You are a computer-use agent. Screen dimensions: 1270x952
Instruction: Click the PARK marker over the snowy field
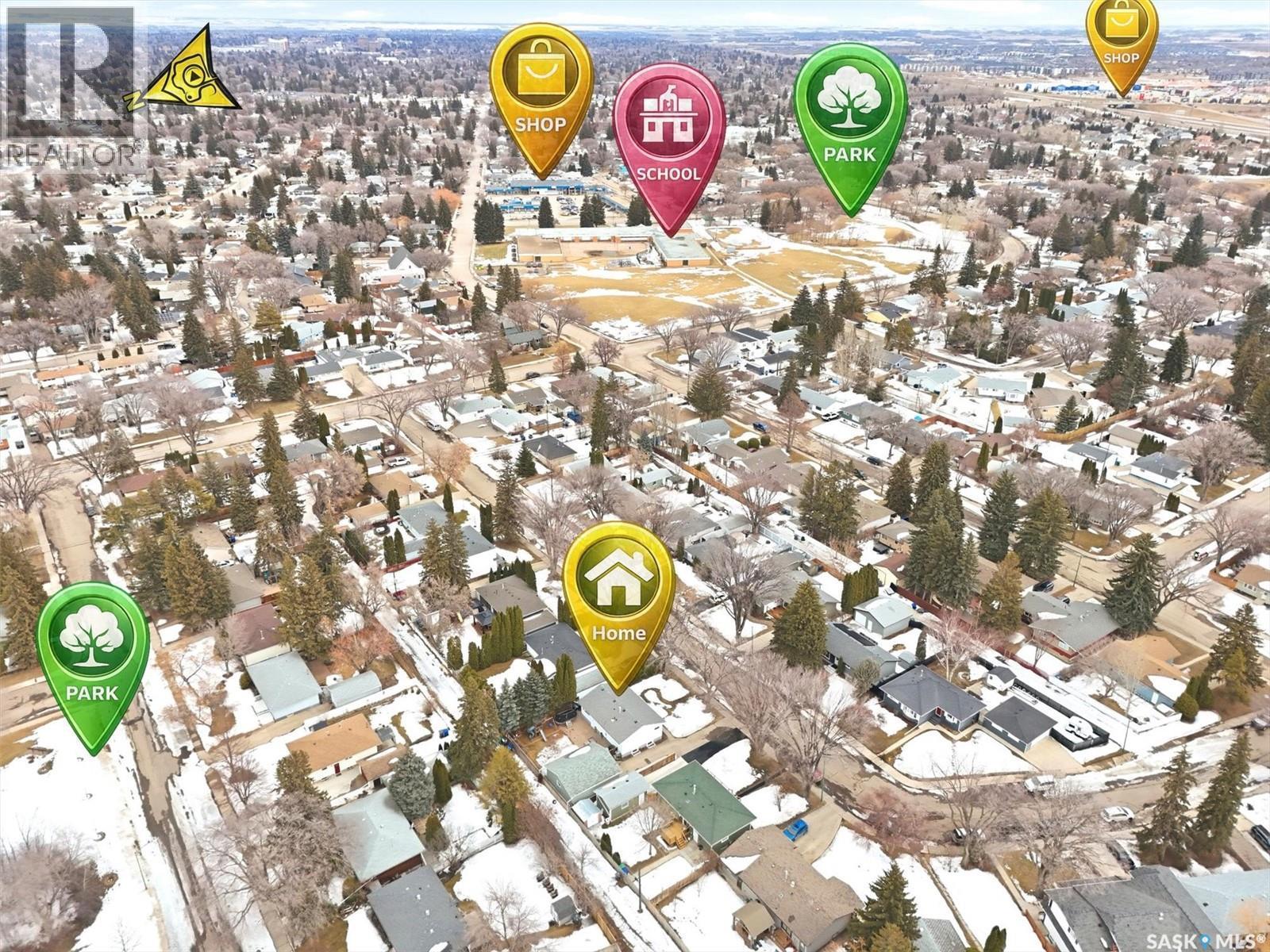[93, 656]
